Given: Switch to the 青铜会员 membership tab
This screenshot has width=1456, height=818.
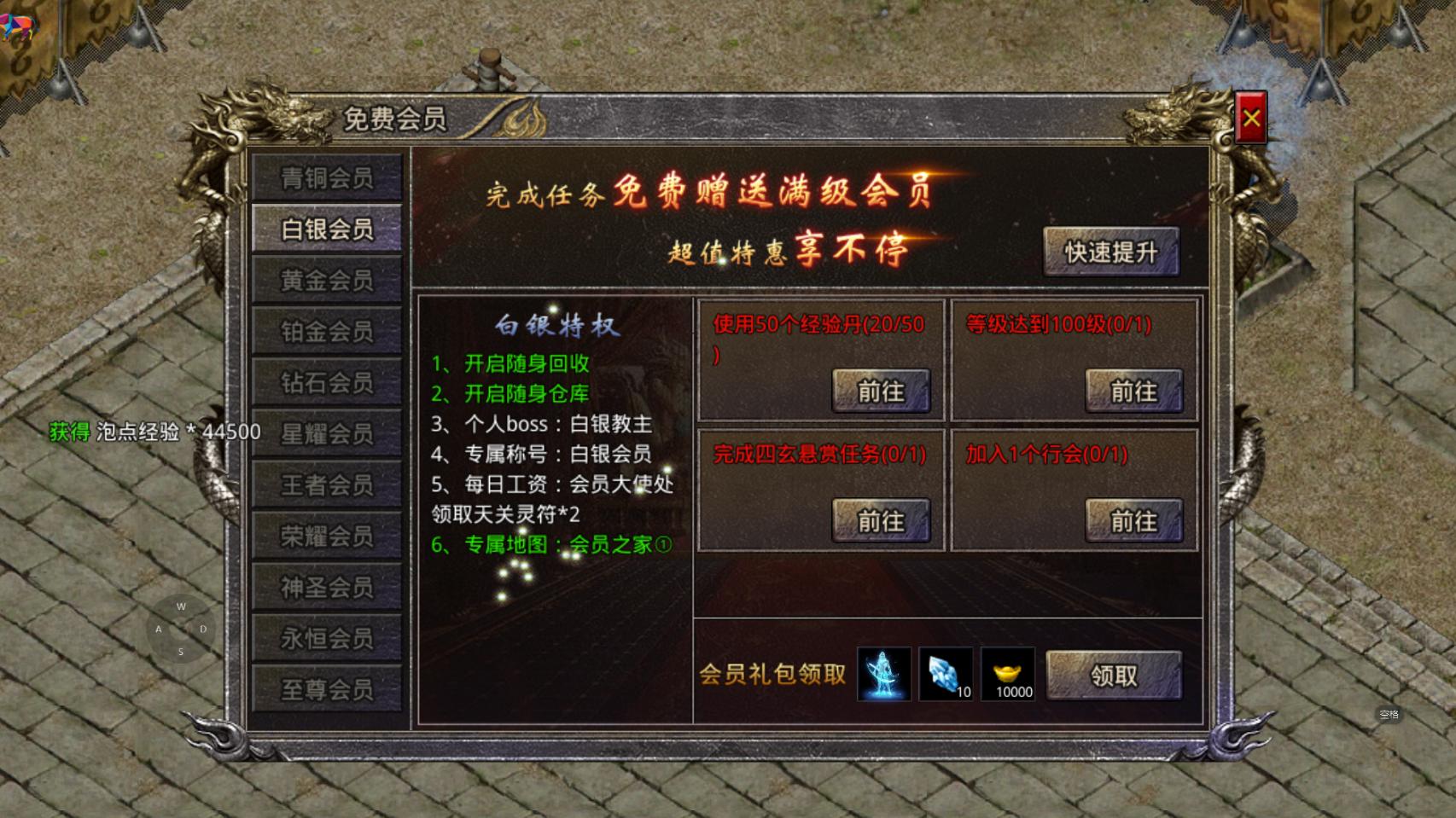Looking at the screenshot, I should pos(327,177).
